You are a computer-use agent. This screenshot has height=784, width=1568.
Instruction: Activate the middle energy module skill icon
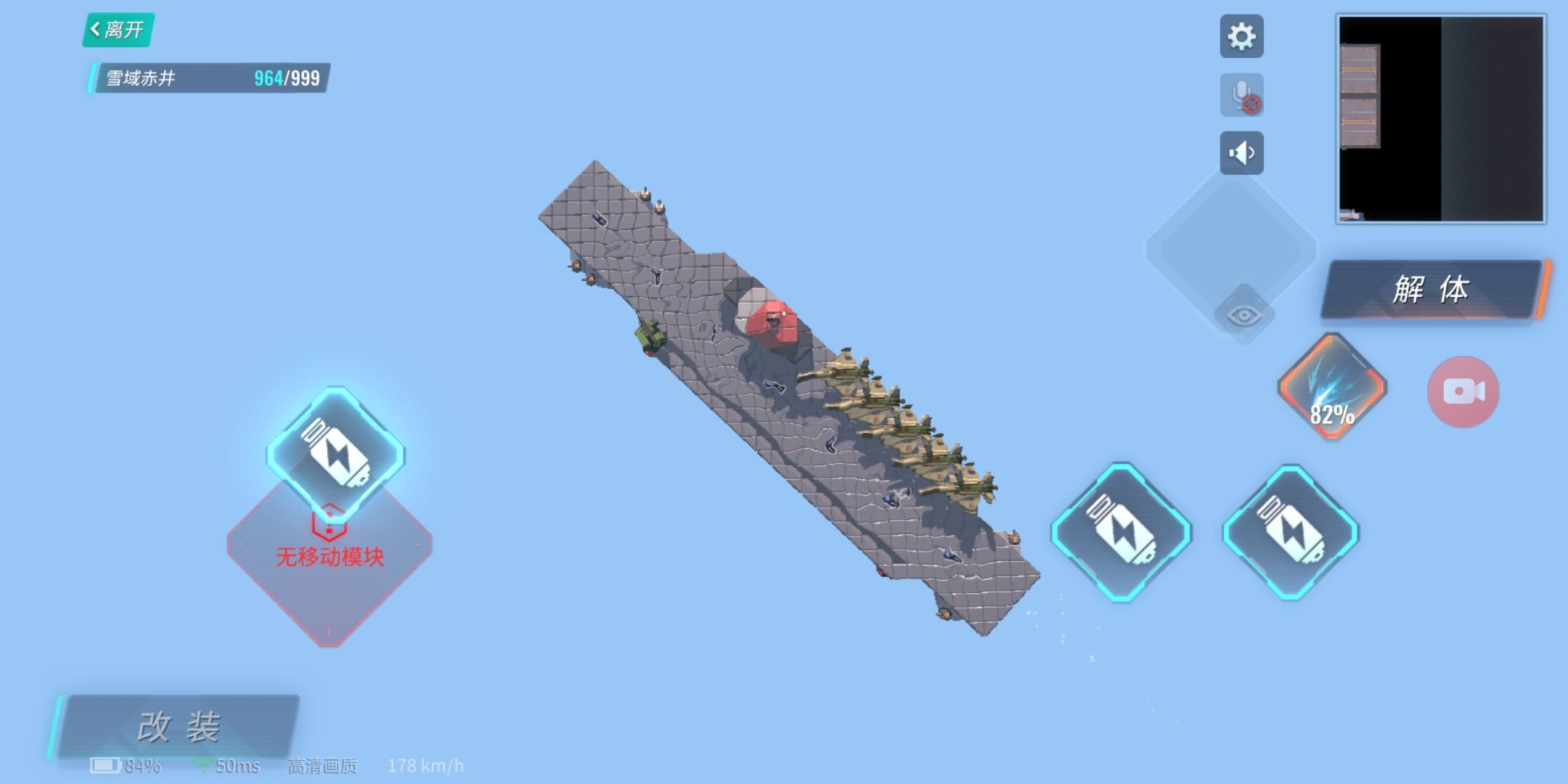point(1122,534)
